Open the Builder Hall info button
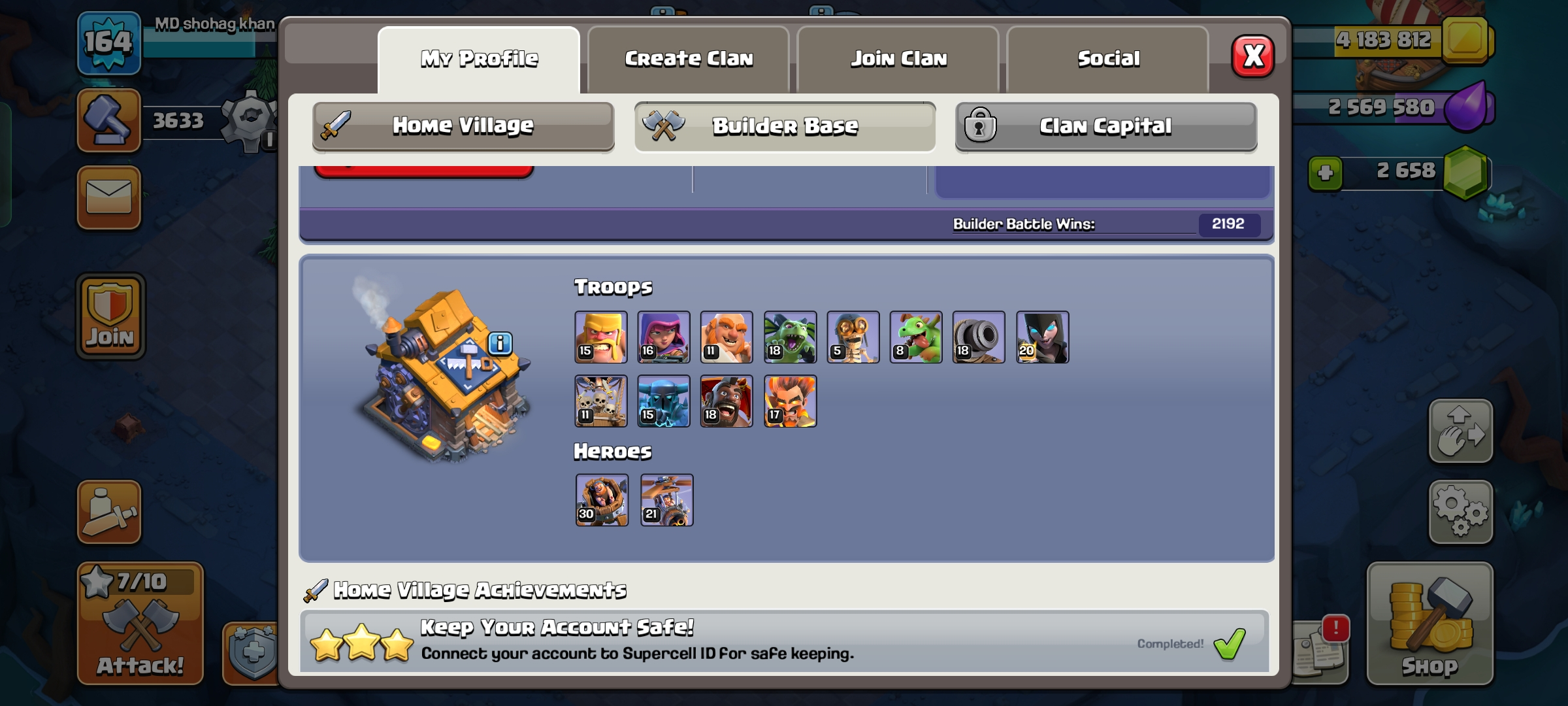1568x706 pixels. 499,343
